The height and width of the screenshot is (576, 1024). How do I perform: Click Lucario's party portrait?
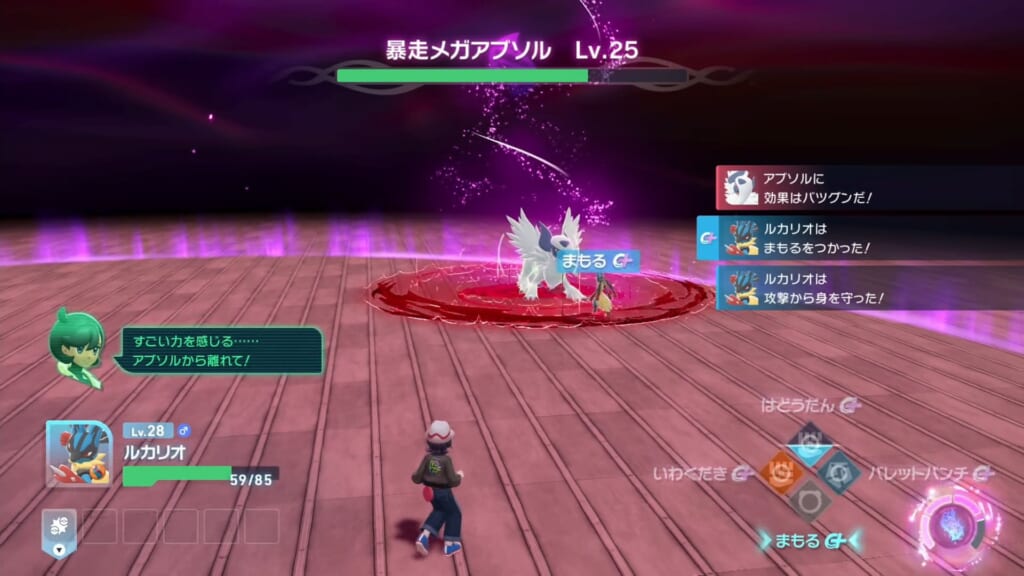(x=78, y=453)
